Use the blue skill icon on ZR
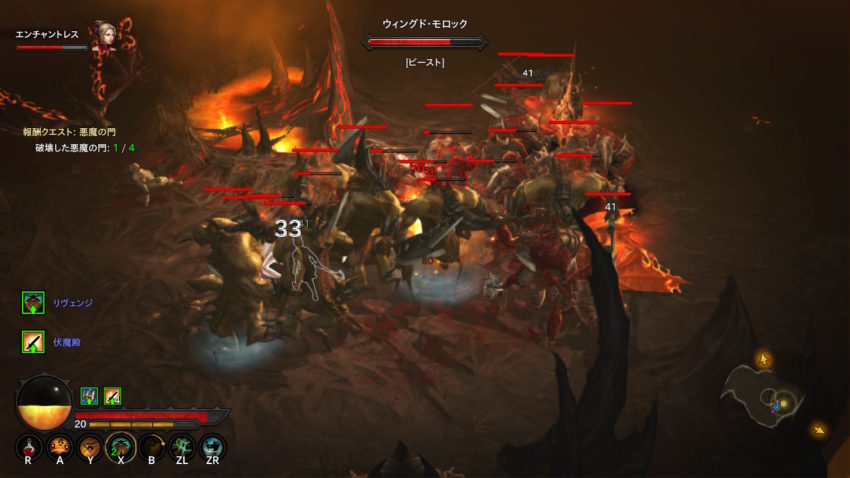The image size is (850, 478). click(212, 446)
